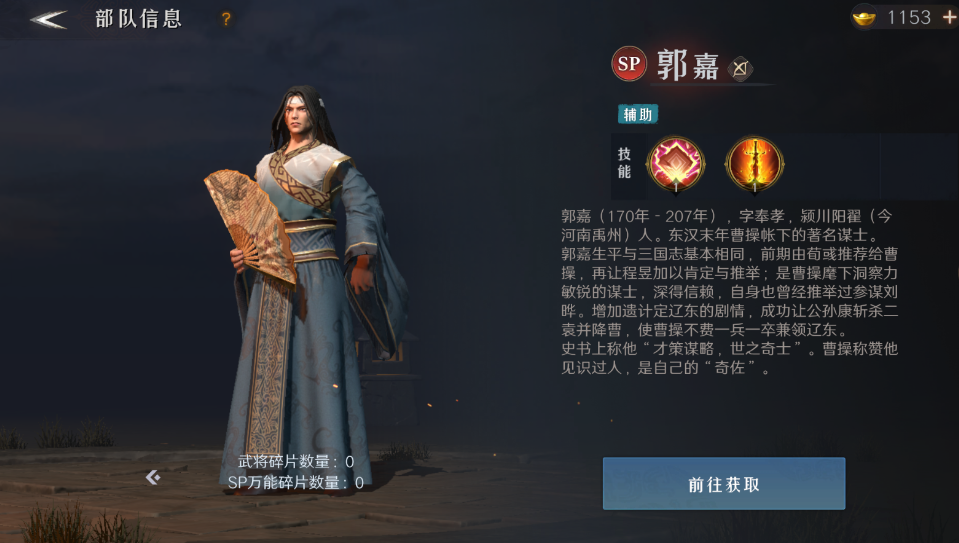Add gold ingots with the plus button
Image resolution: width=959 pixels, height=543 pixels.
pyautogui.click(x=948, y=18)
